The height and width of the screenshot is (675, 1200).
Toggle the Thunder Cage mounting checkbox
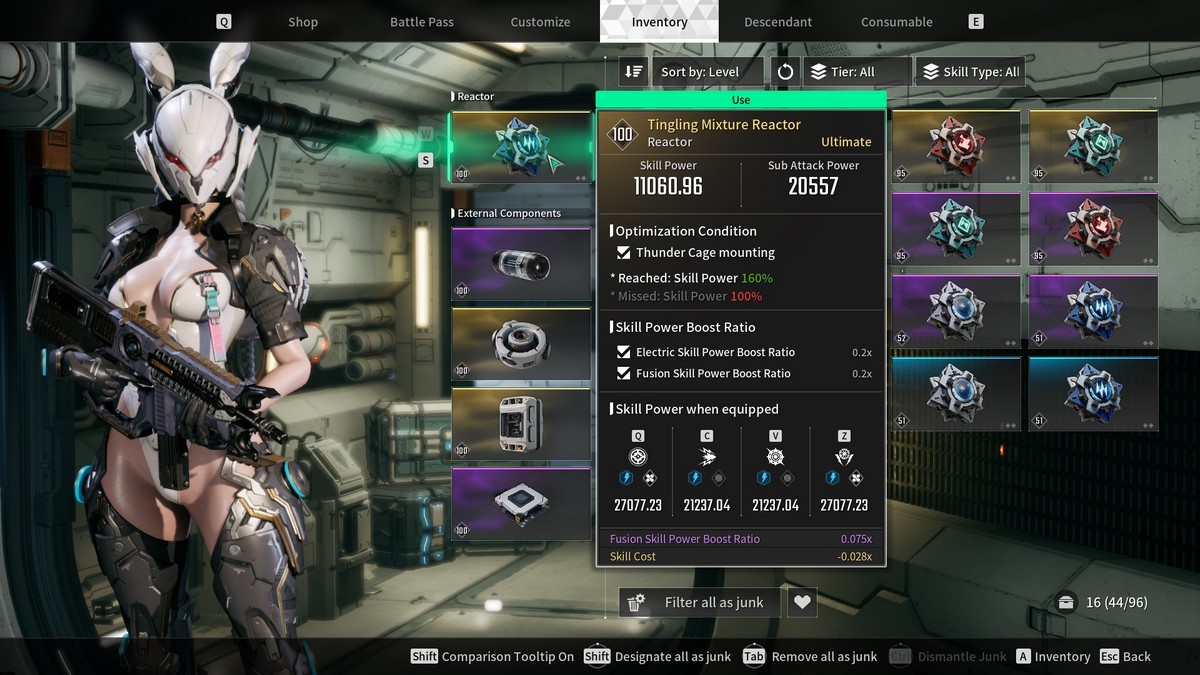click(624, 253)
